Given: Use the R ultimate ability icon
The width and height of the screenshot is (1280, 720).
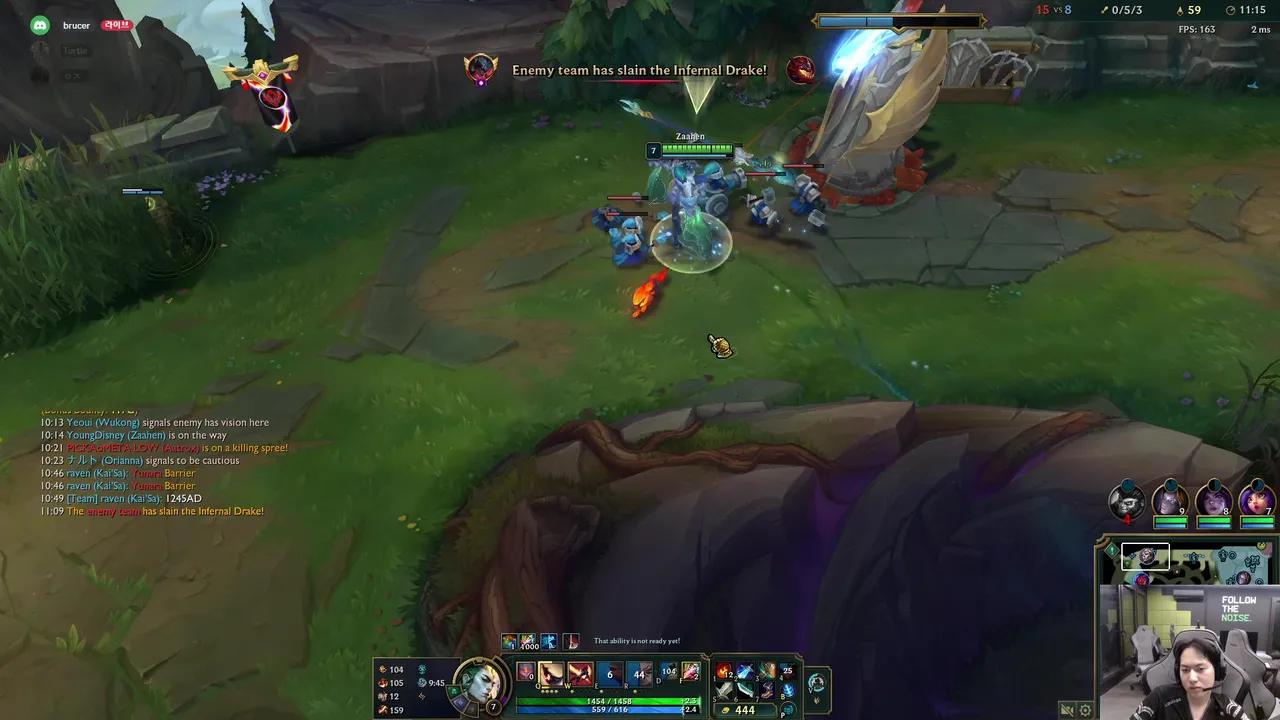Looking at the screenshot, I should point(638,674).
